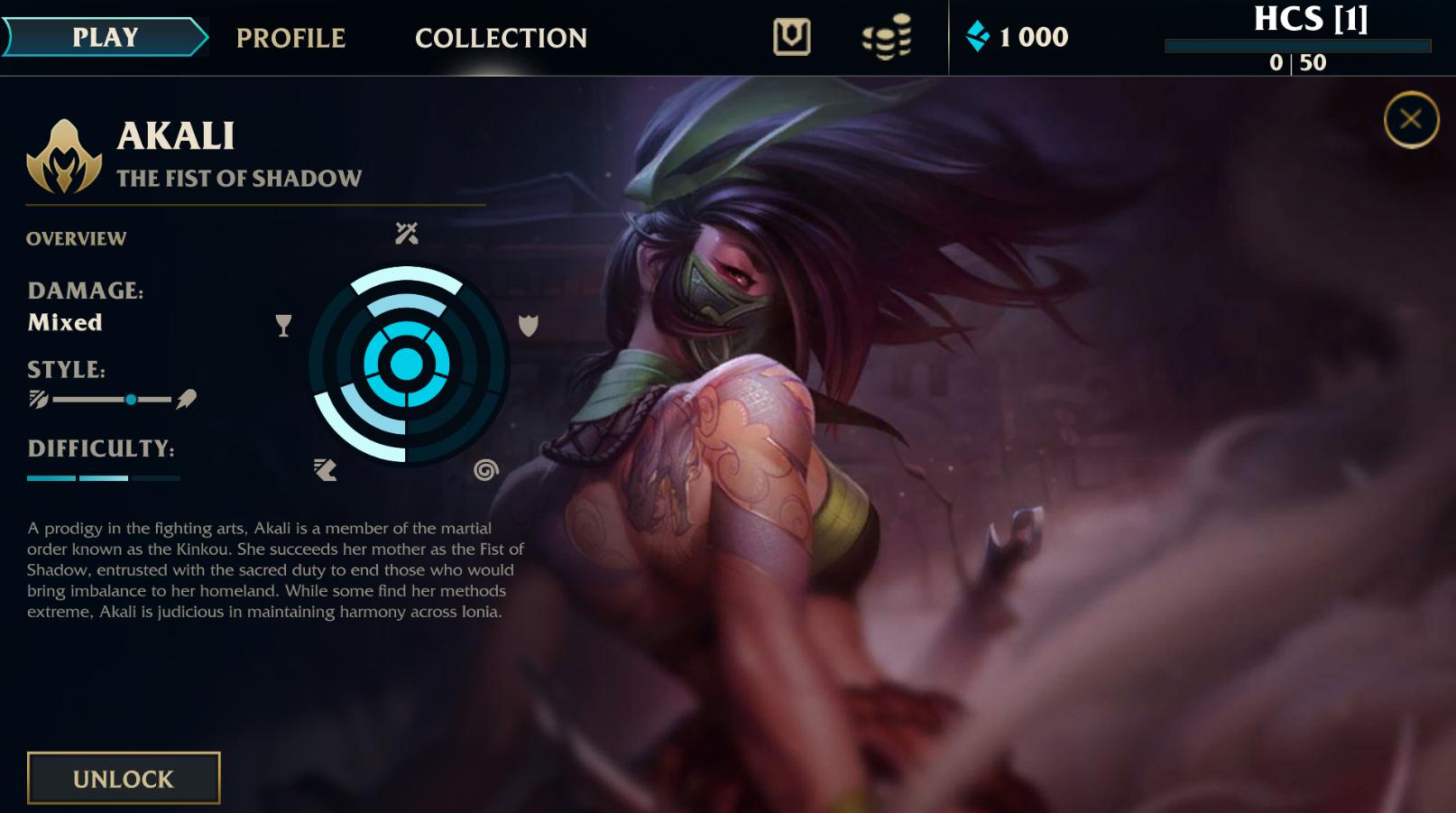The image size is (1456, 813).
Task: Click the shield toughness stat icon
Action: click(526, 326)
